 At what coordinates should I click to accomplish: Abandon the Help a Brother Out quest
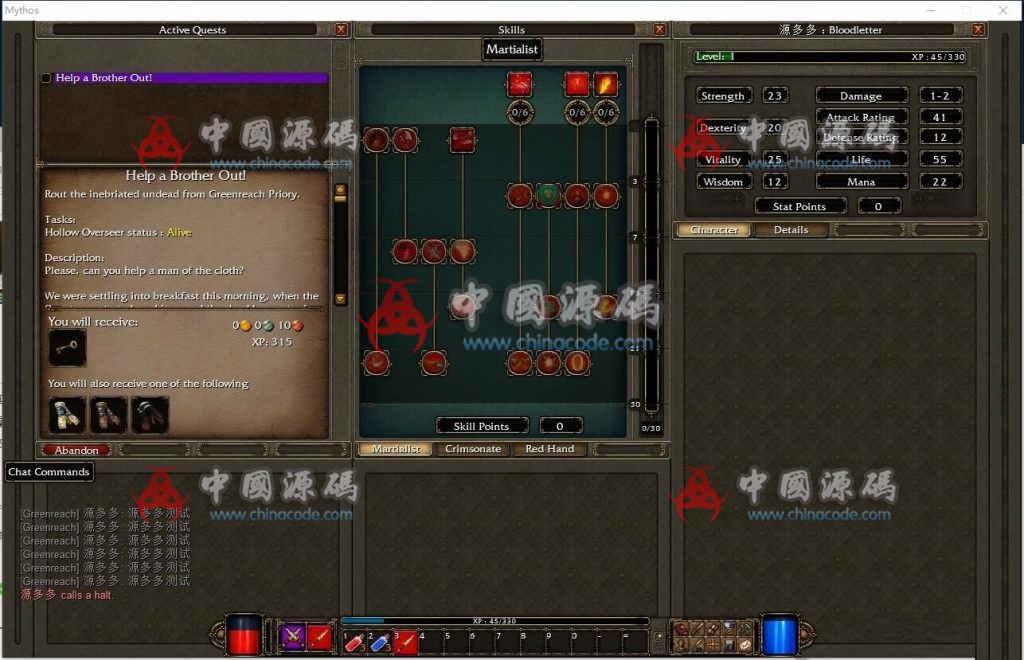pos(76,450)
